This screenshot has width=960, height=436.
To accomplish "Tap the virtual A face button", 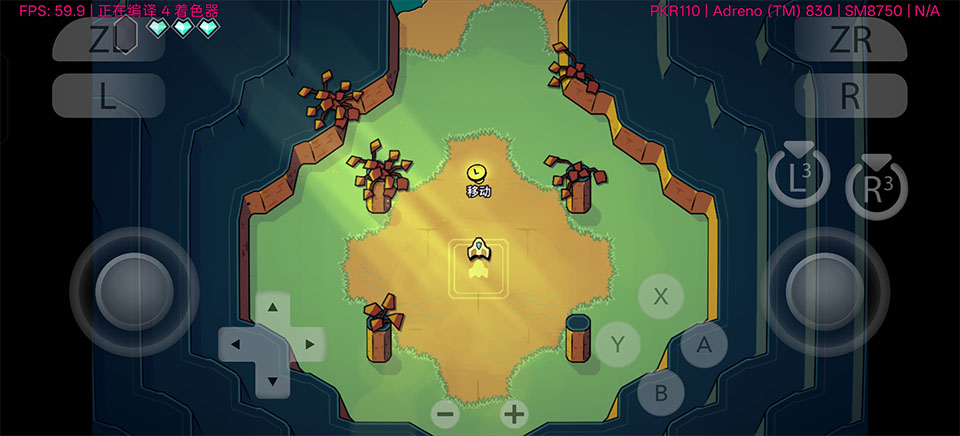I will (704, 345).
